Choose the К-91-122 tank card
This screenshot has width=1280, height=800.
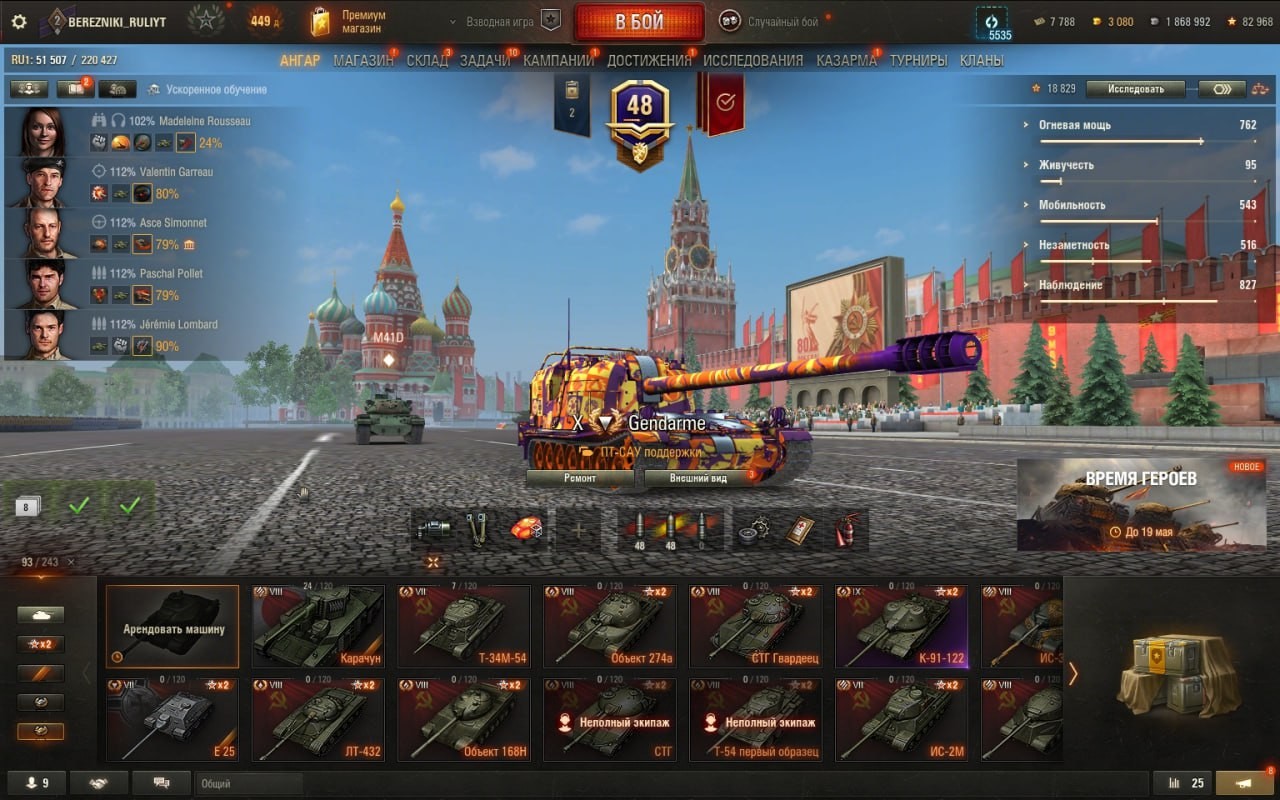pos(902,626)
